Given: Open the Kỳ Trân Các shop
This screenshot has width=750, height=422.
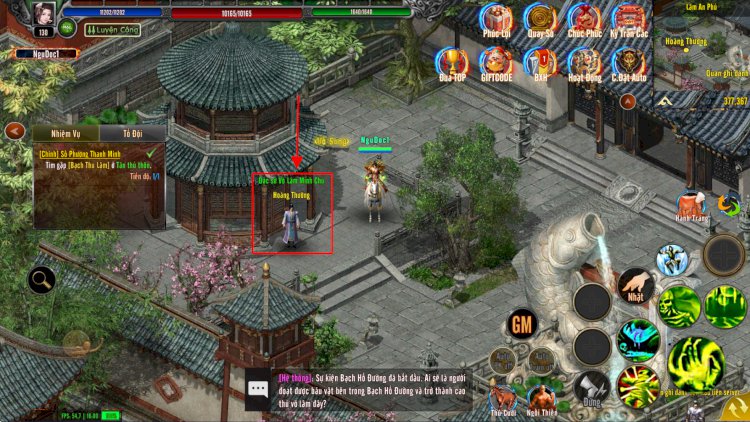Looking at the screenshot, I should point(629,19).
